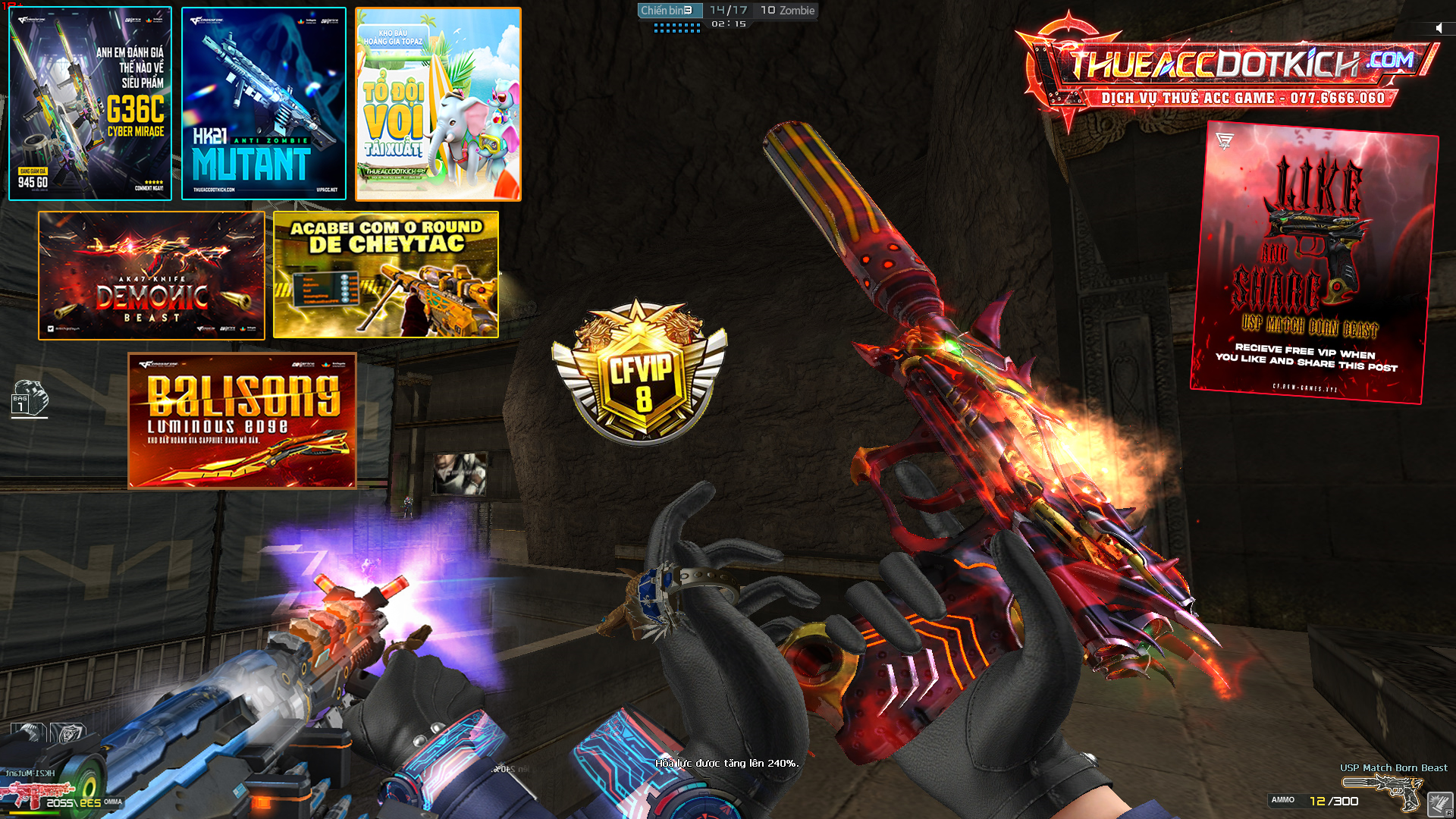Select the Balisong Luminous Edge banner

click(x=242, y=421)
